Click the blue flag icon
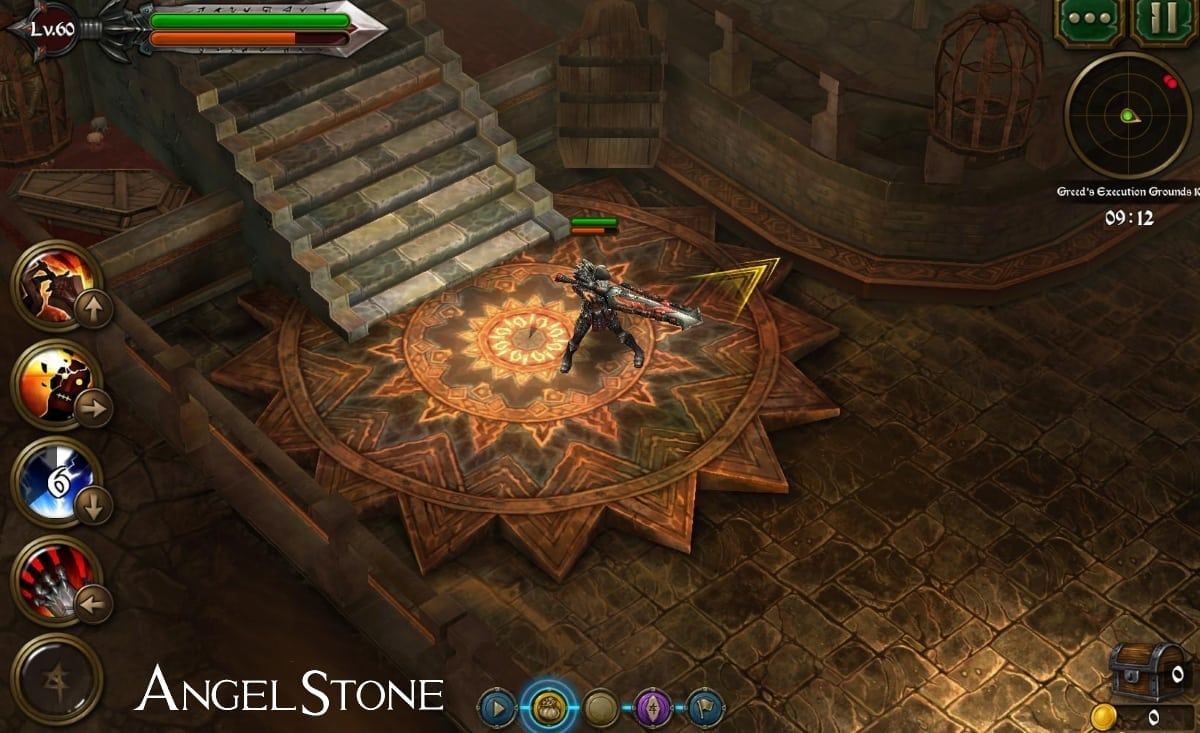The height and width of the screenshot is (733, 1200). (705, 709)
